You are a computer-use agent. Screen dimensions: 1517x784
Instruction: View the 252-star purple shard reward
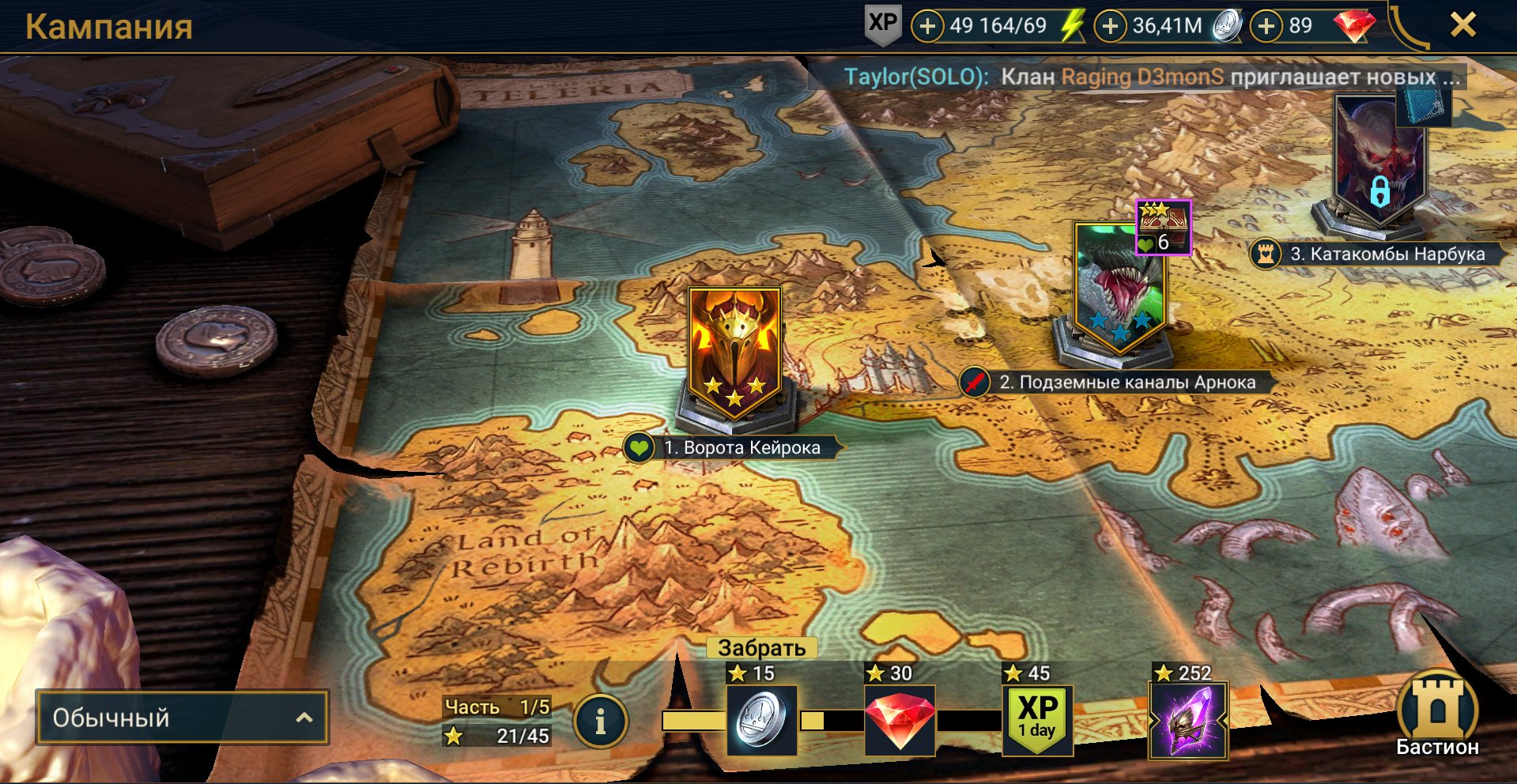tap(1188, 718)
